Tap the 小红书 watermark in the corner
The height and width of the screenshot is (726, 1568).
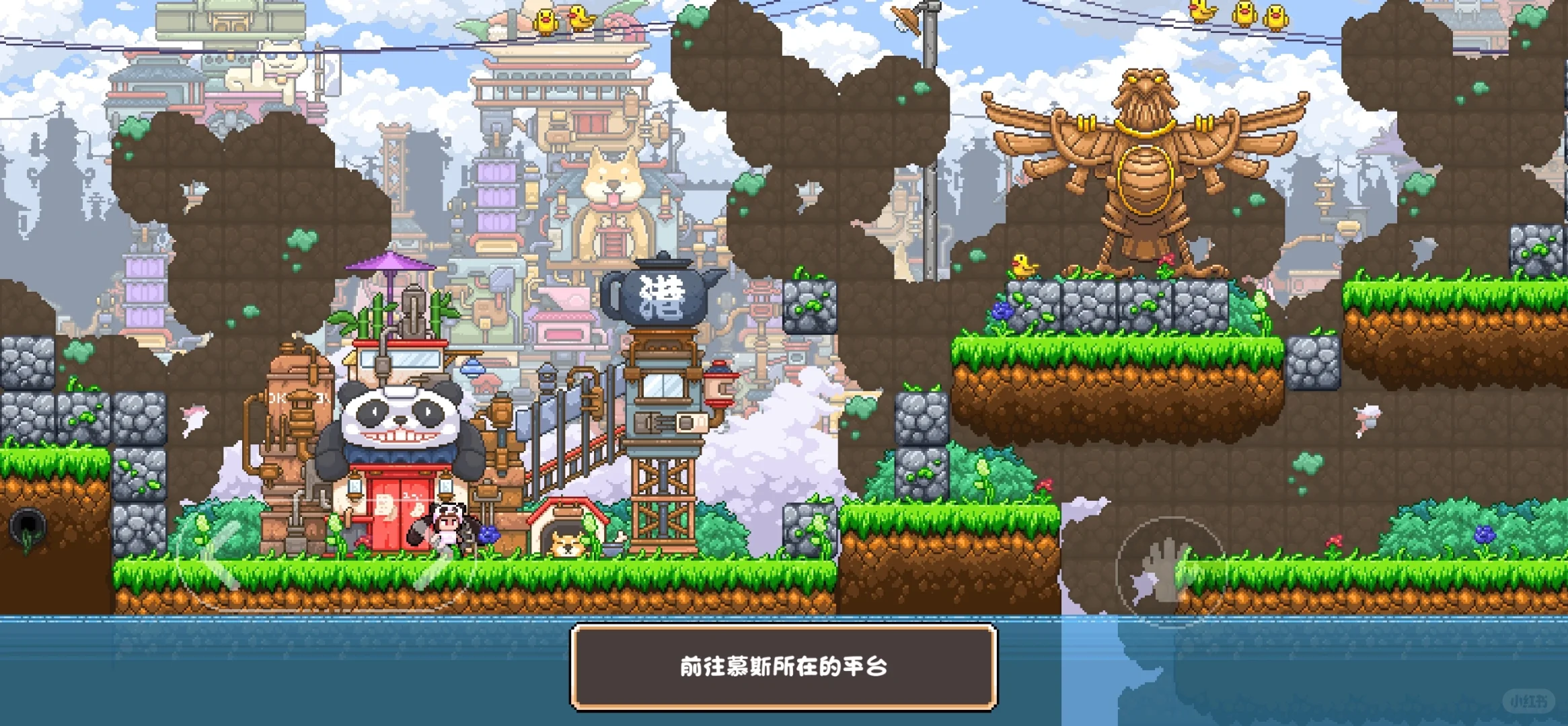tap(1528, 701)
